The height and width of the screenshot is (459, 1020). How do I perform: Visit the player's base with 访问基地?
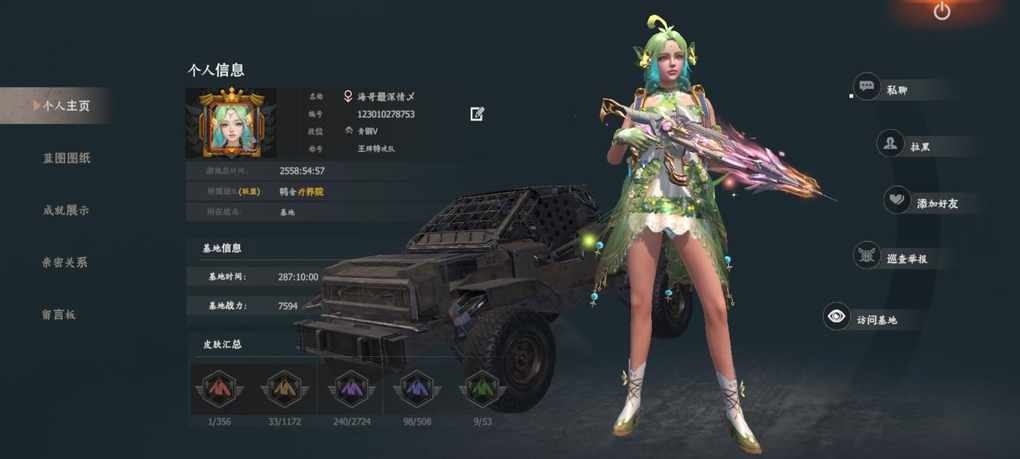(862, 319)
